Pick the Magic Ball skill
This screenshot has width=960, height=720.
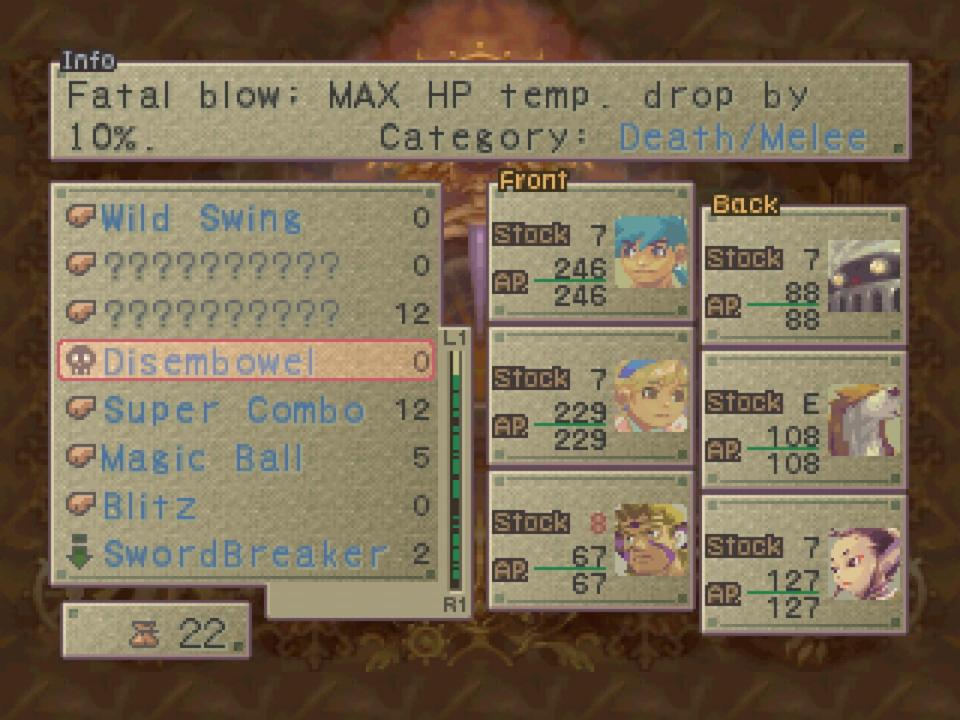(x=203, y=458)
